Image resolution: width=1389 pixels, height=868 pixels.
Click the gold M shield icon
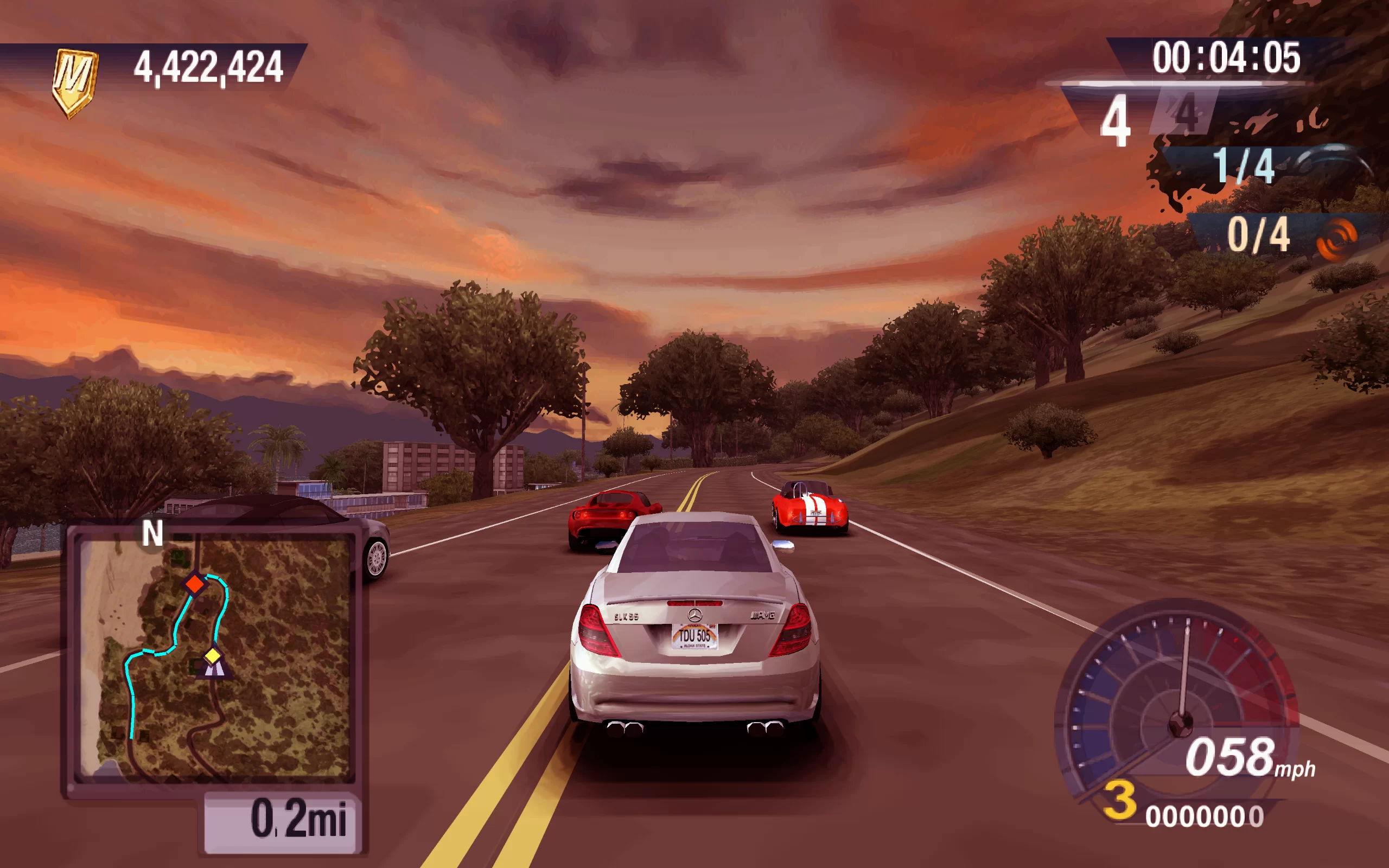coord(75,81)
